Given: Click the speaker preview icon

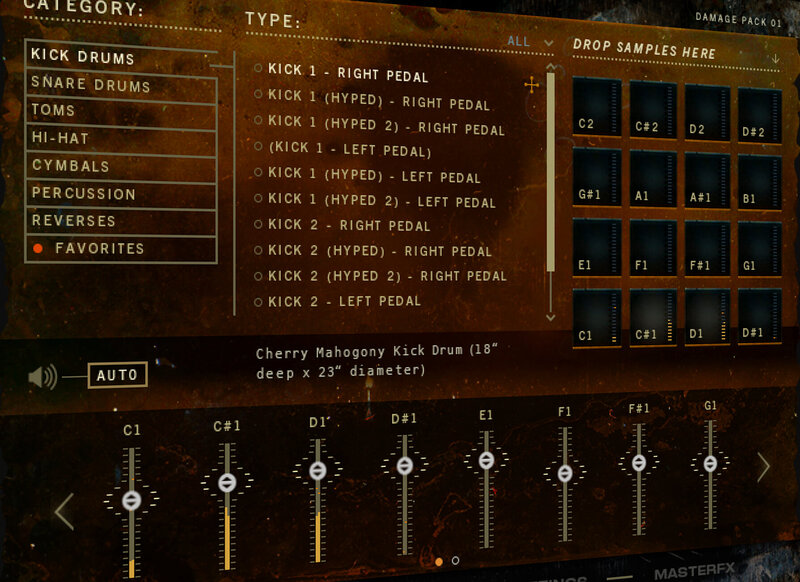Looking at the screenshot, I should click(x=42, y=377).
